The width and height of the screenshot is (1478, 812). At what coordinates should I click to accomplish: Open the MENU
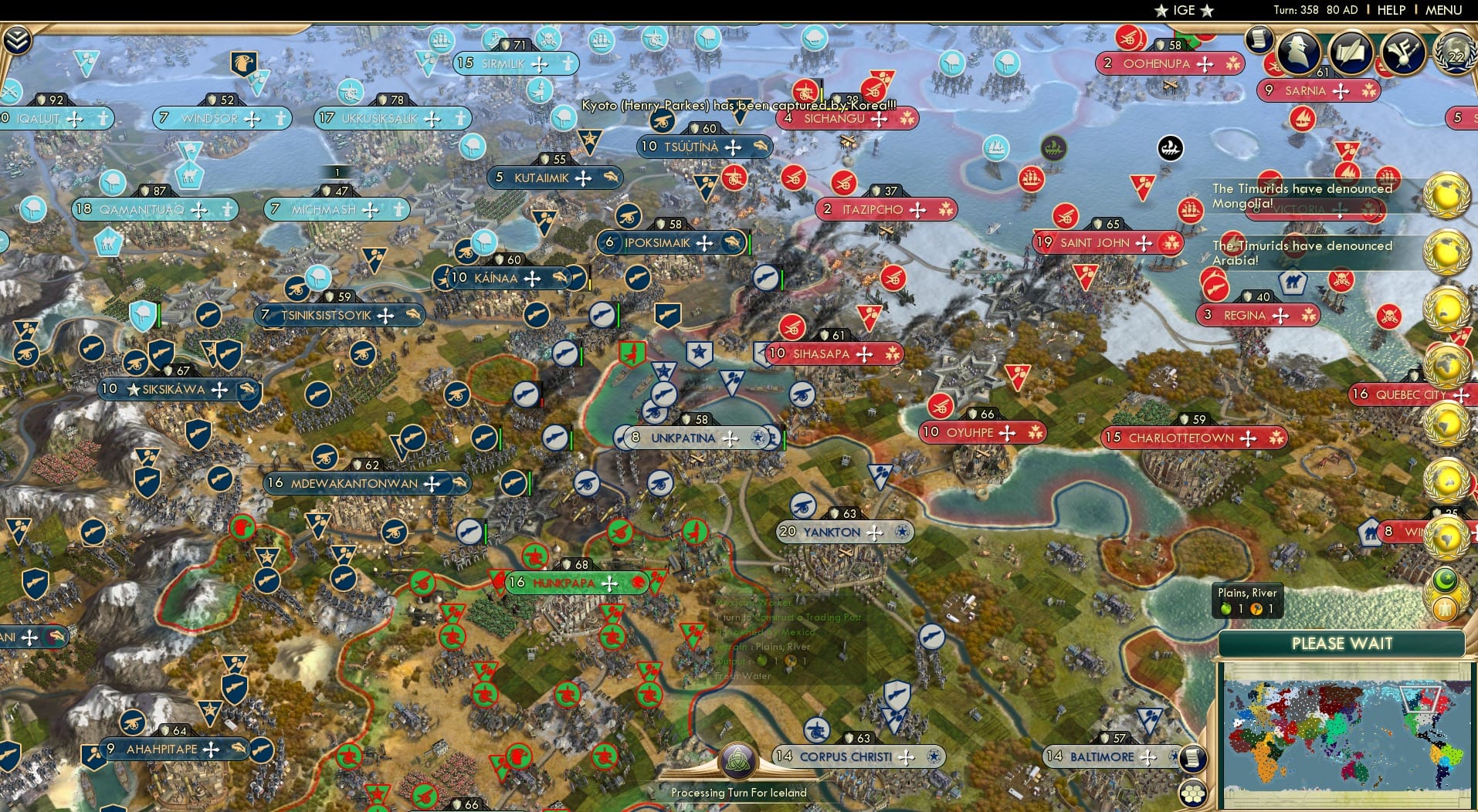(x=1442, y=10)
